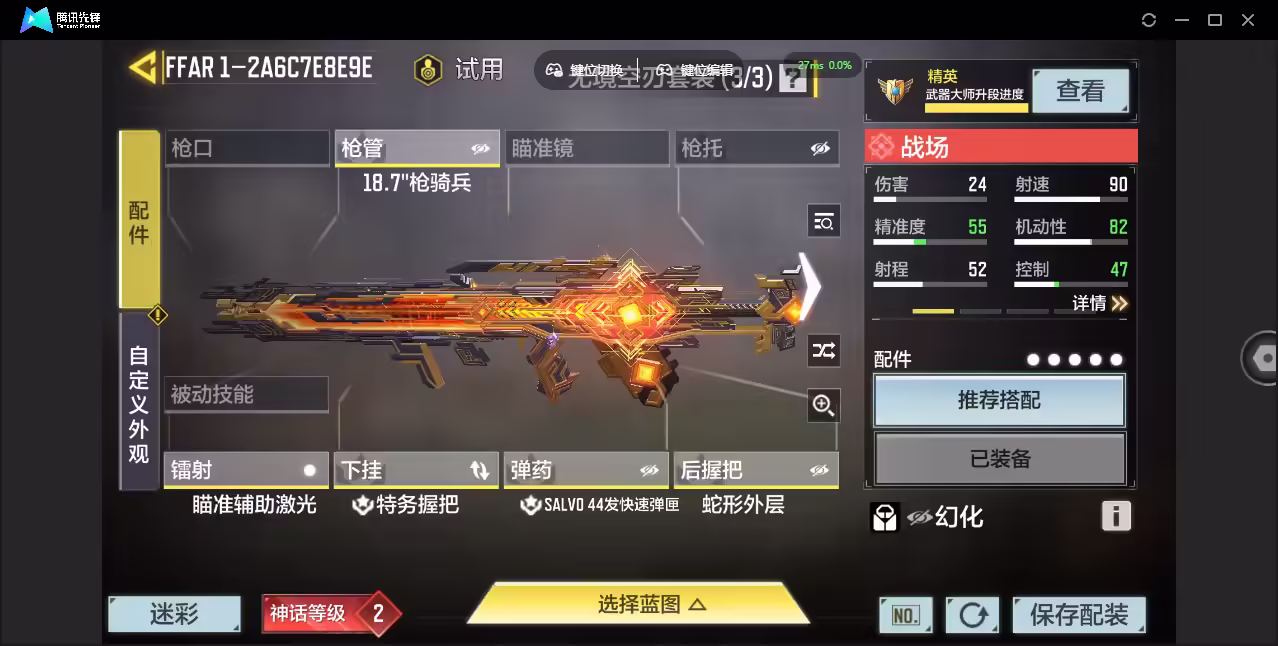The image size is (1278, 646).
Task: Select the 下挂 underbarrel attachment slot
Action: pos(417,470)
